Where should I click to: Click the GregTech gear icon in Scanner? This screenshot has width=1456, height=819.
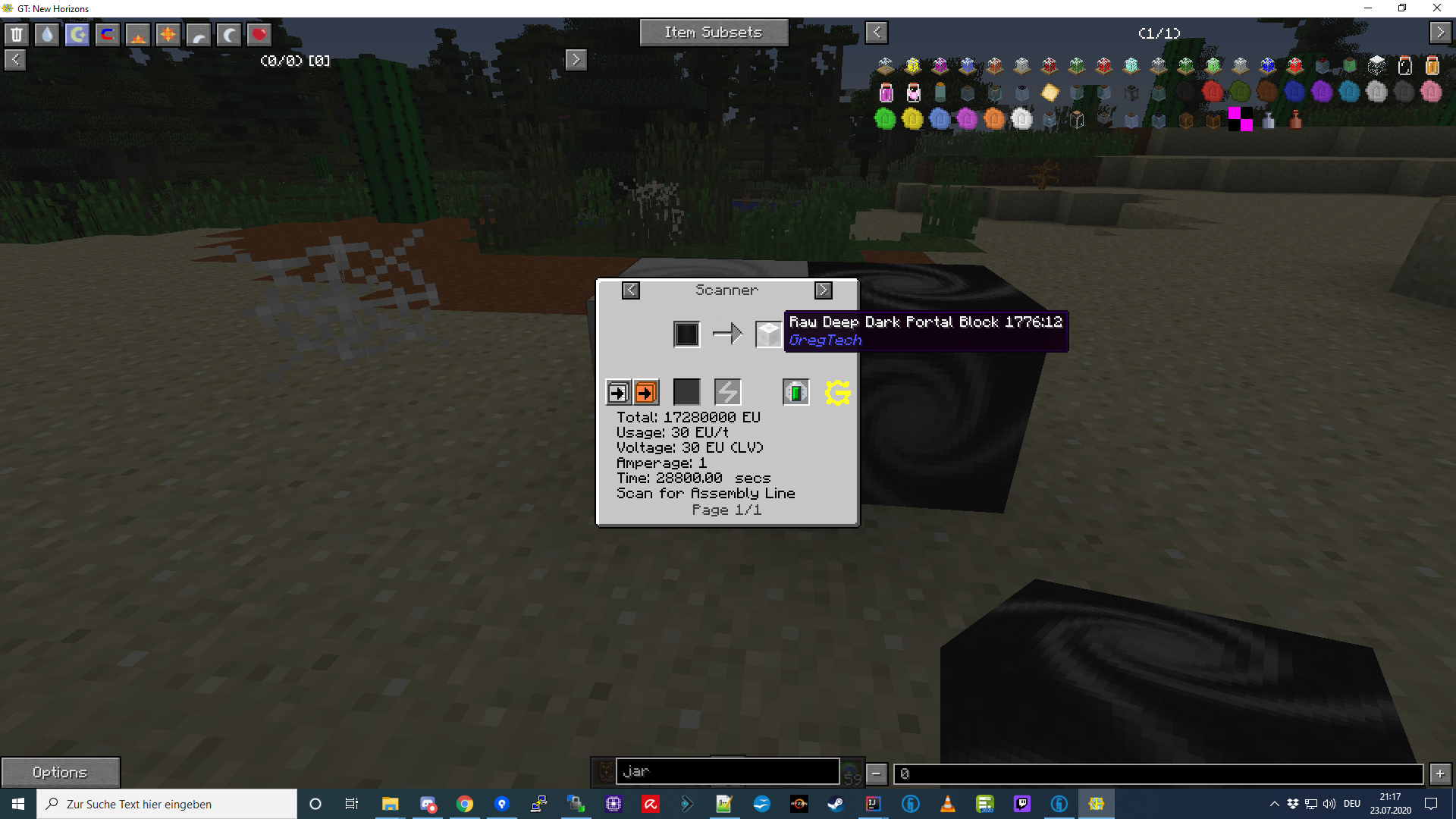tap(836, 393)
